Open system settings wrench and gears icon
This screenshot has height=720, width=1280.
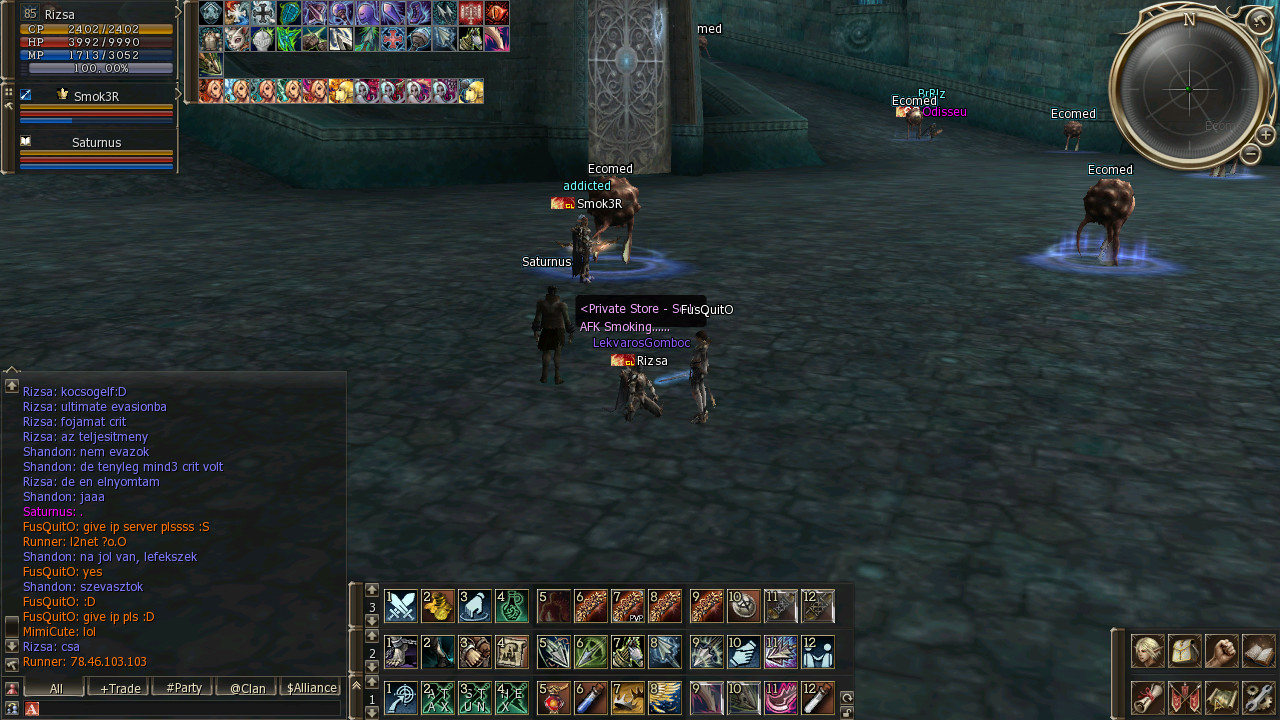(1259, 697)
